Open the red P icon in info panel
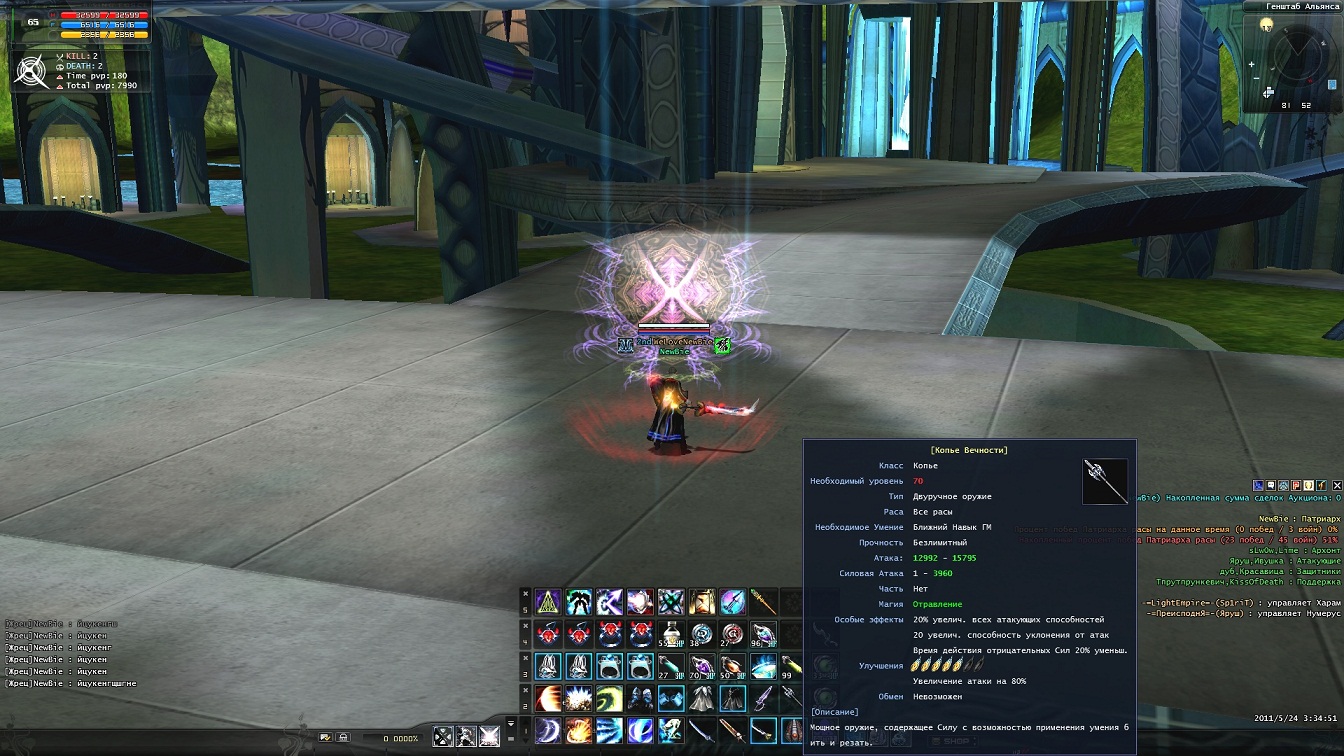This screenshot has width=1344, height=756. [x=1297, y=485]
